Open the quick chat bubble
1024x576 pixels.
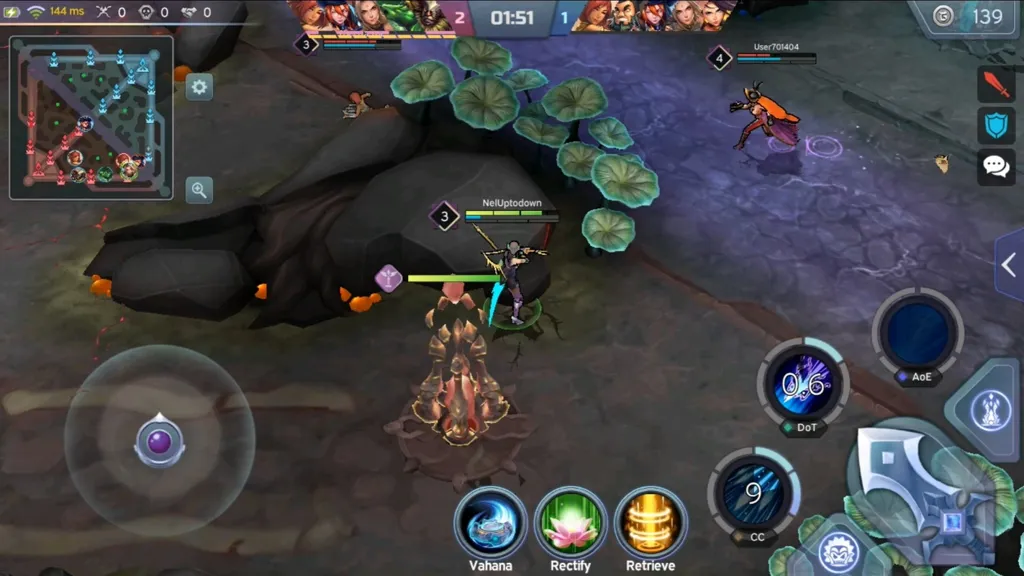996,166
